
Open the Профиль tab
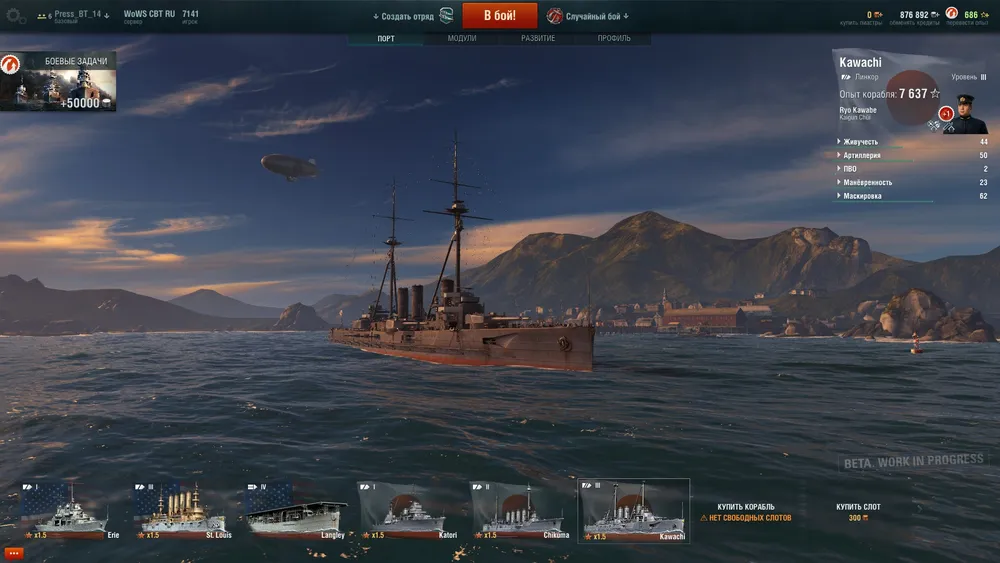(x=614, y=39)
